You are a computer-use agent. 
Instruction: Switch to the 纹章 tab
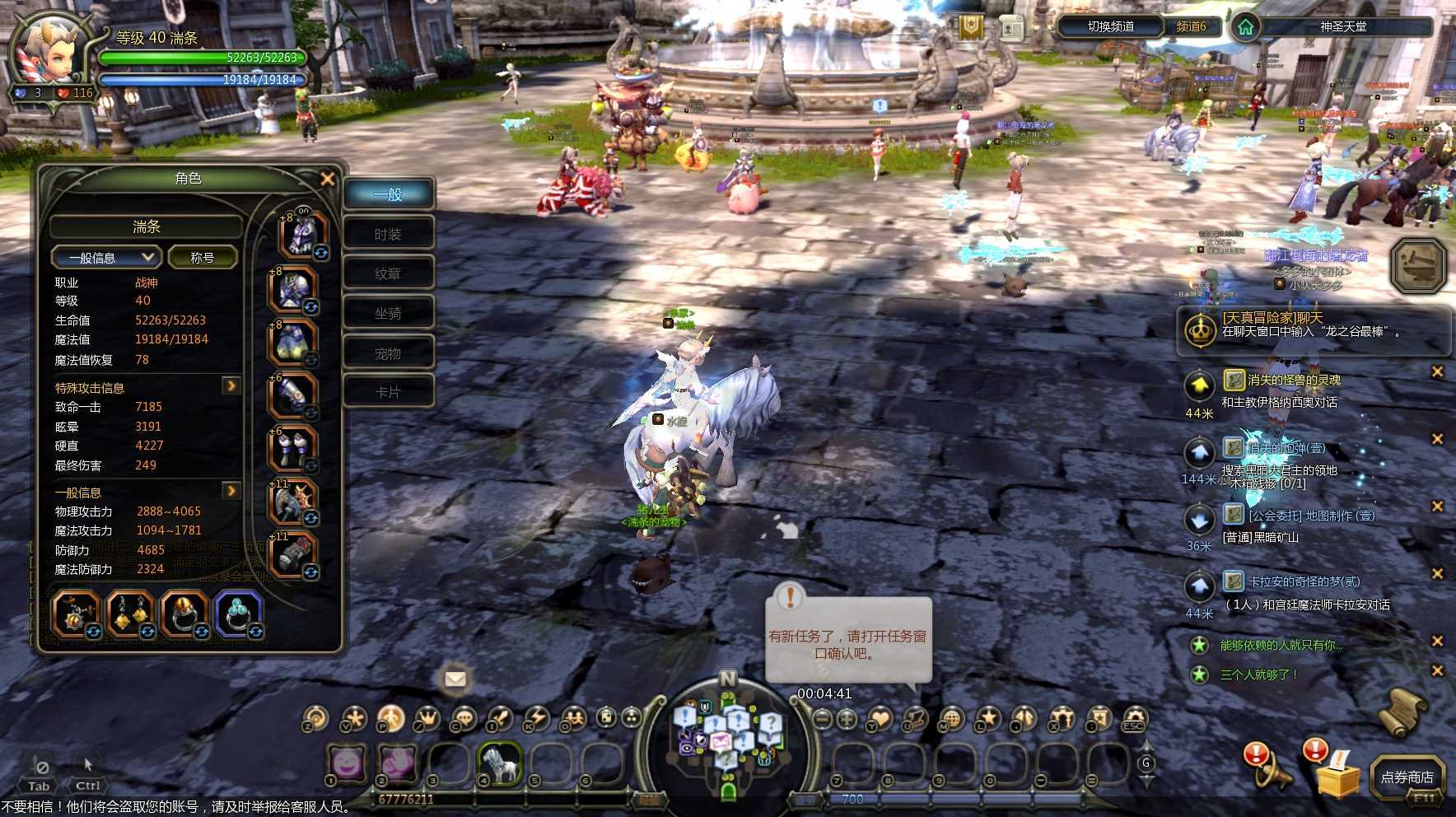388,273
